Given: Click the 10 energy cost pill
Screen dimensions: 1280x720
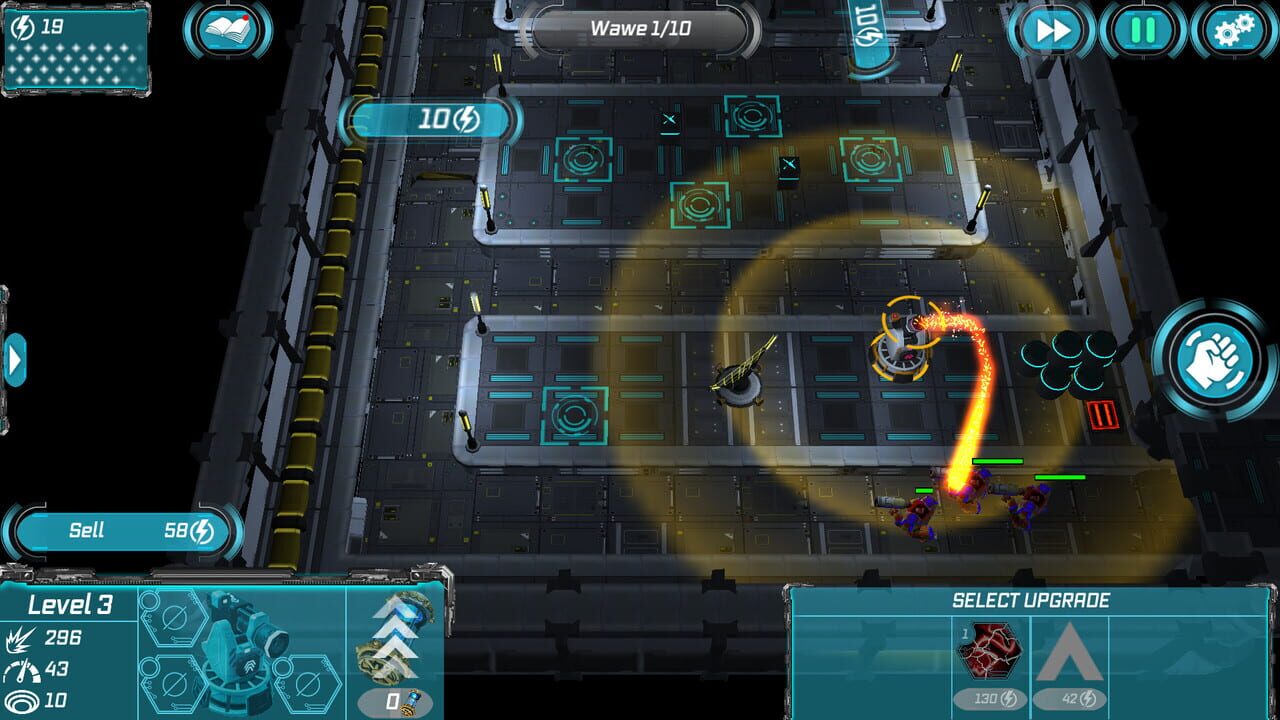Looking at the screenshot, I should click(430, 120).
